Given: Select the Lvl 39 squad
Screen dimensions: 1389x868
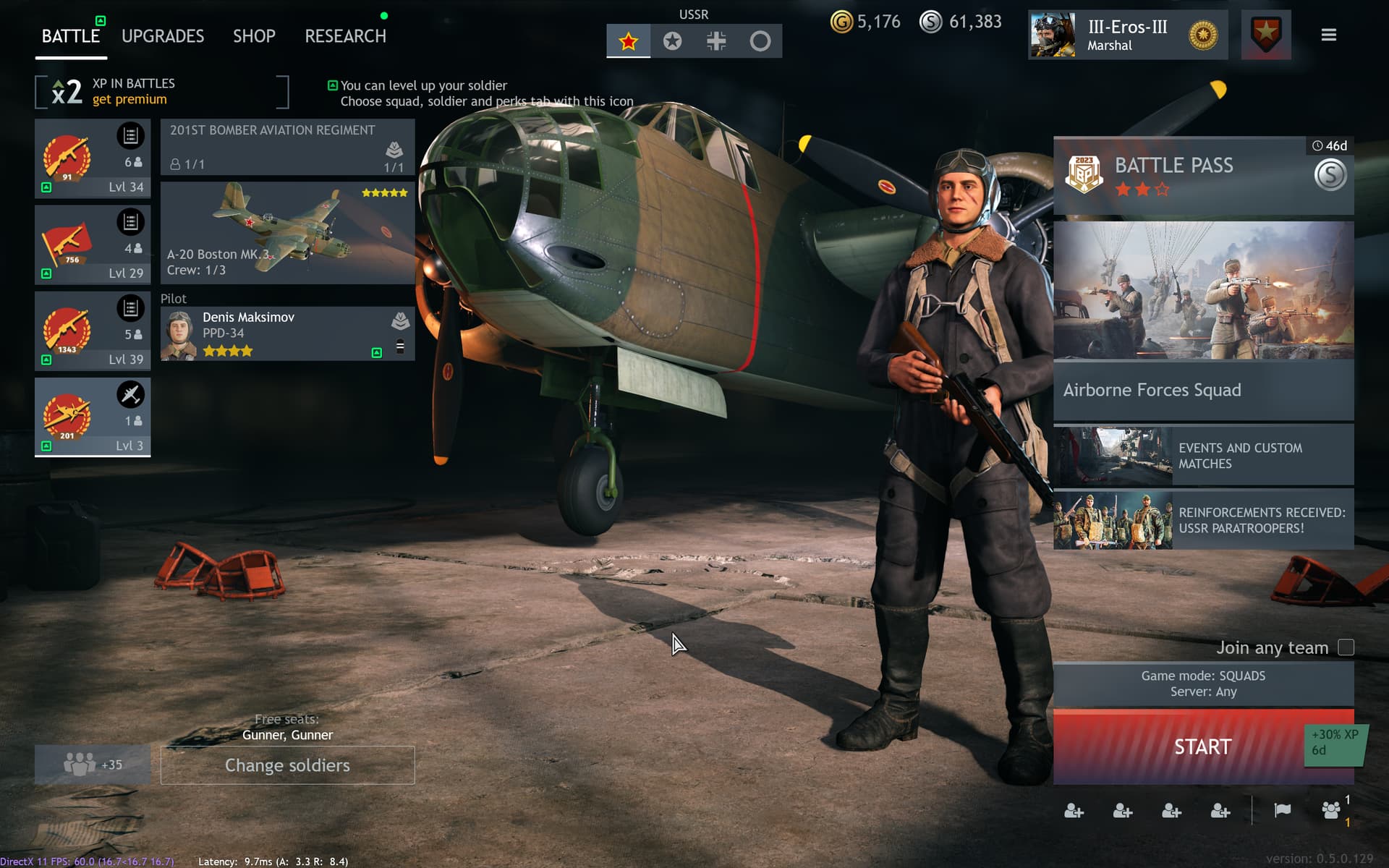Looking at the screenshot, I should [93, 331].
